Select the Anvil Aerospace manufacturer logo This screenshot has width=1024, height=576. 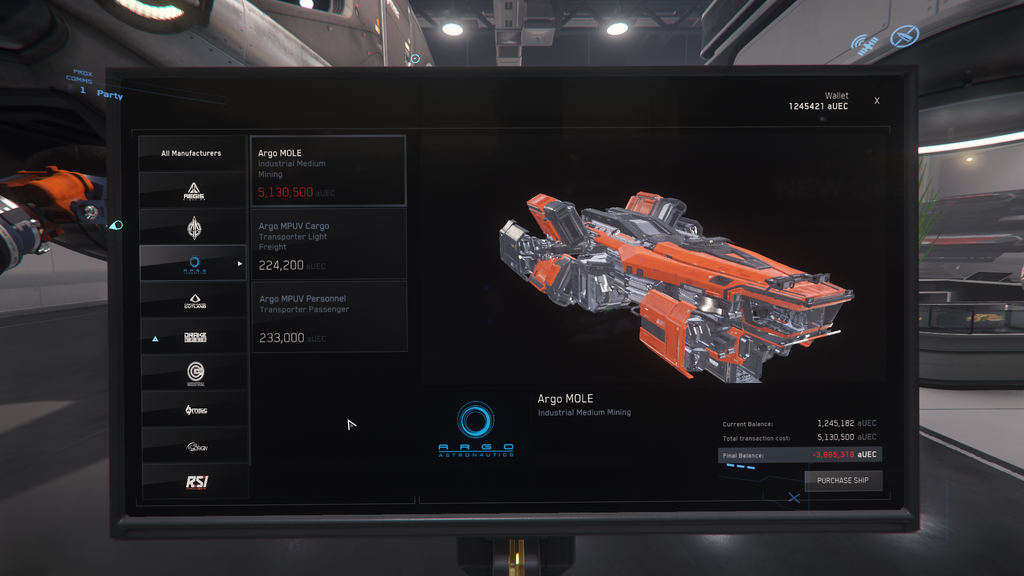[x=194, y=227]
